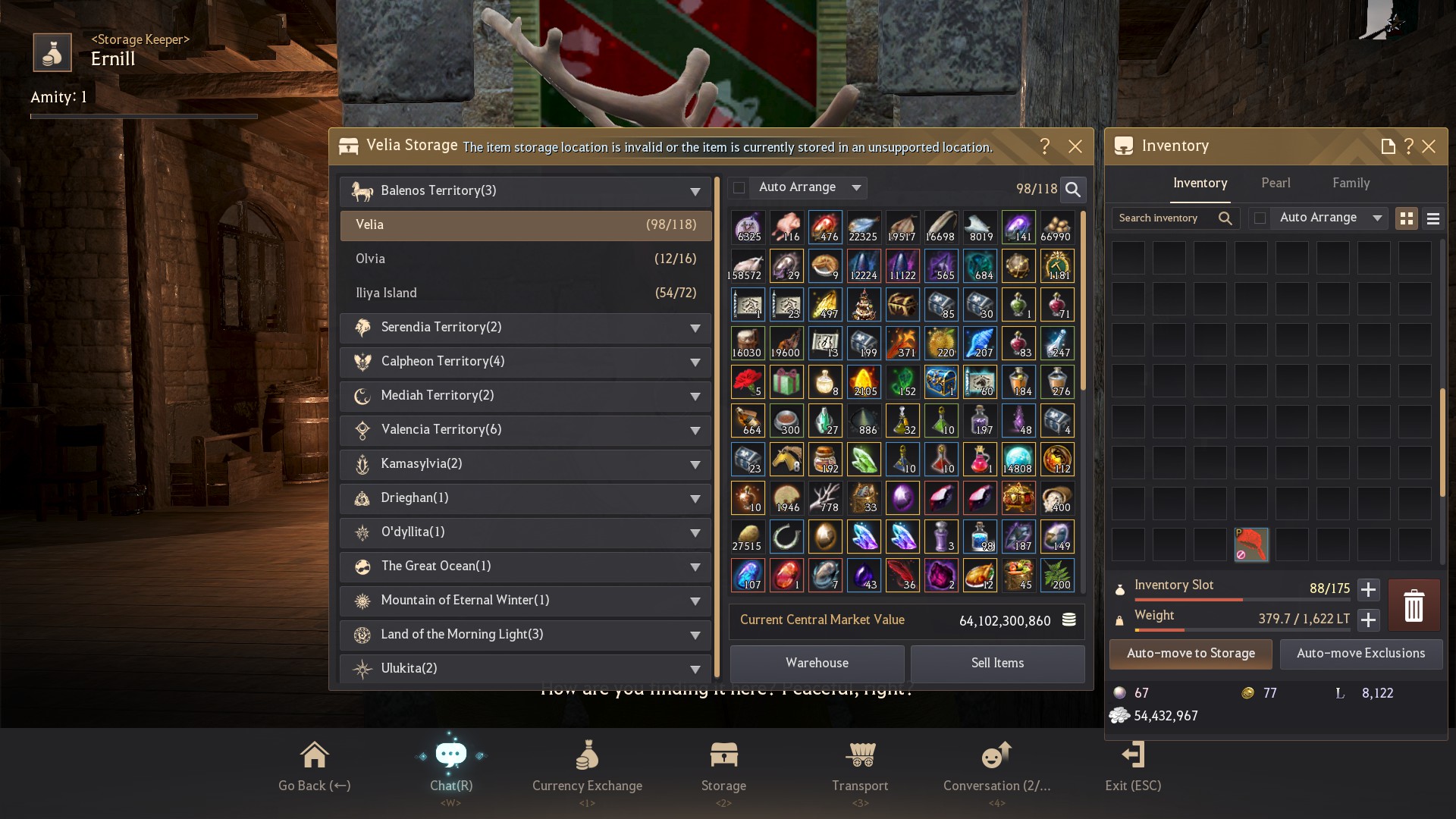Switch to the Family tab

(x=1351, y=183)
